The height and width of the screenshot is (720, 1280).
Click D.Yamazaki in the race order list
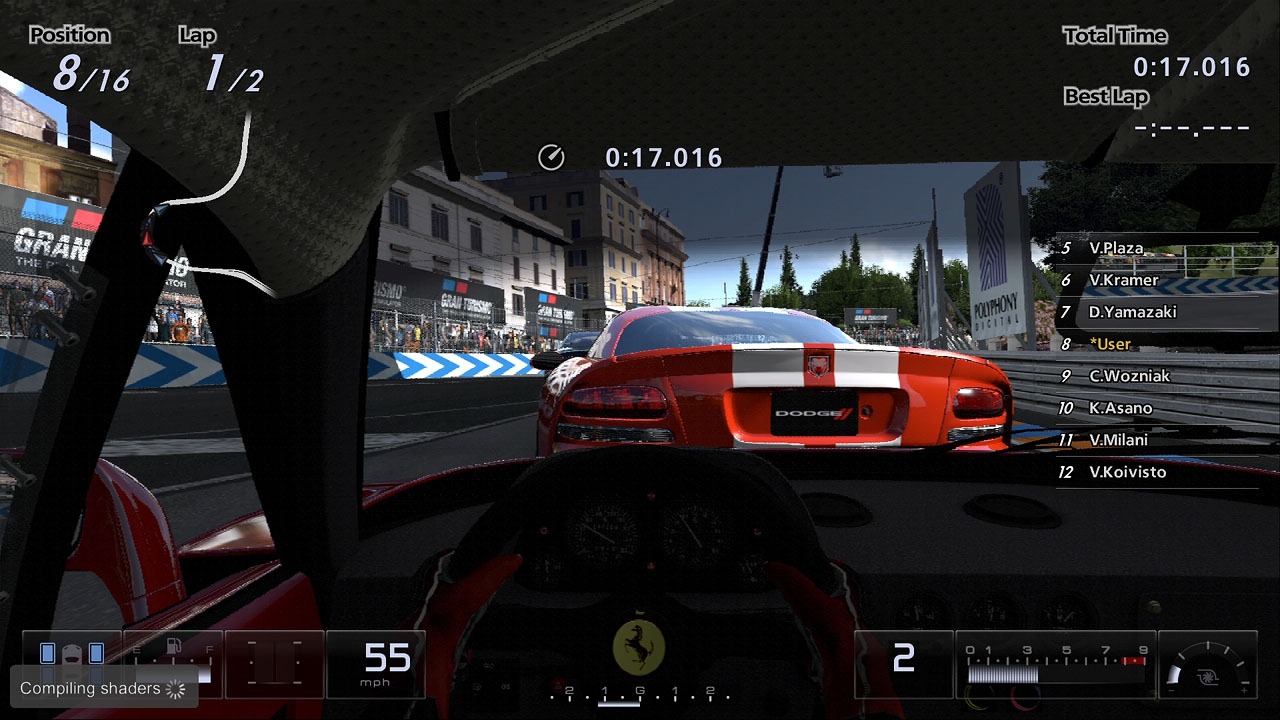[1132, 312]
